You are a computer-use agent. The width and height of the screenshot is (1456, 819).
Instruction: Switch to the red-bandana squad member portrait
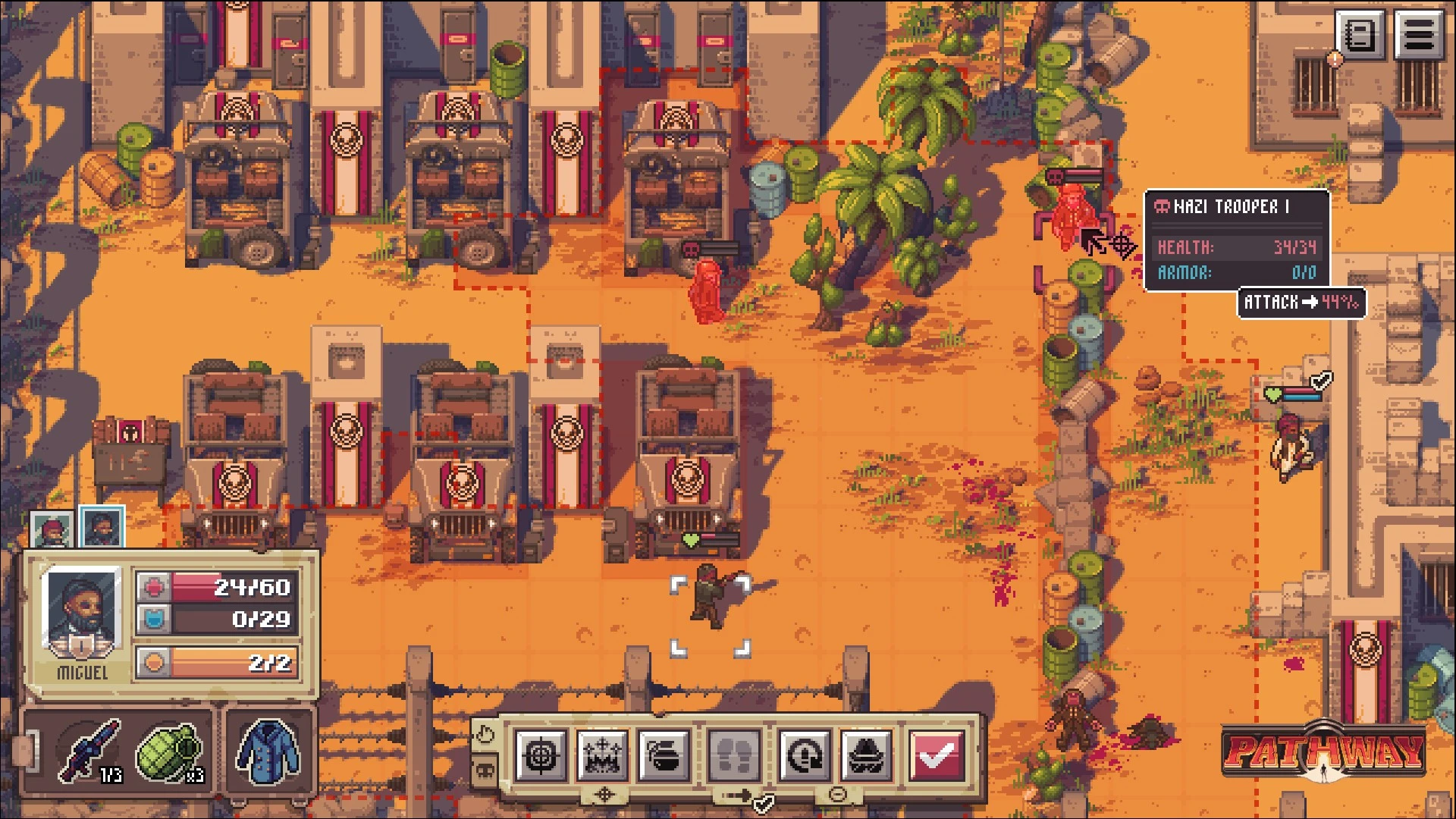pyautogui.click(x=52, y=529)
